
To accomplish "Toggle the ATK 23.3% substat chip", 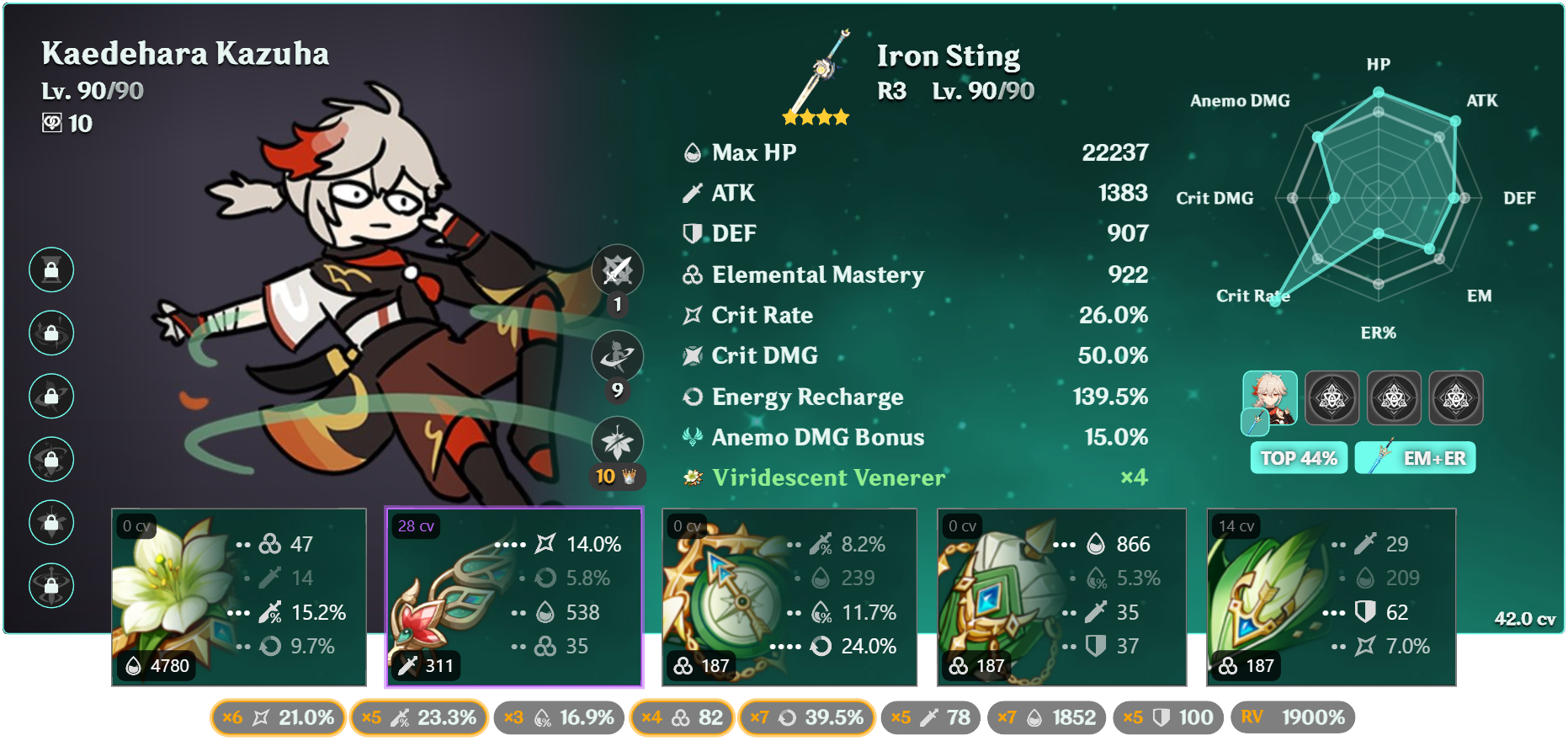I will click(x=418, y=717).
